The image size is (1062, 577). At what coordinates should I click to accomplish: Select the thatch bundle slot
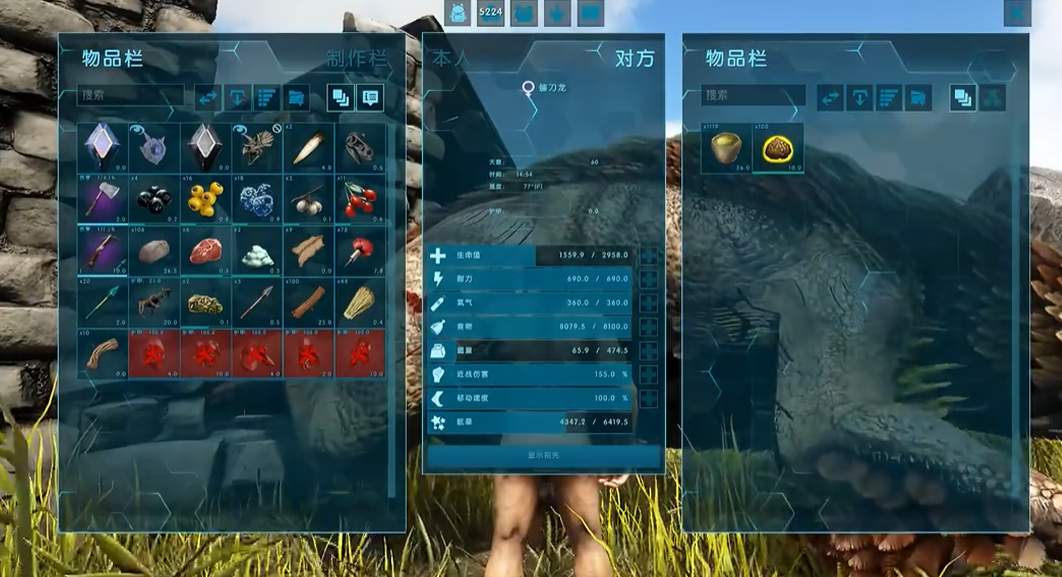tap(359, 300)
